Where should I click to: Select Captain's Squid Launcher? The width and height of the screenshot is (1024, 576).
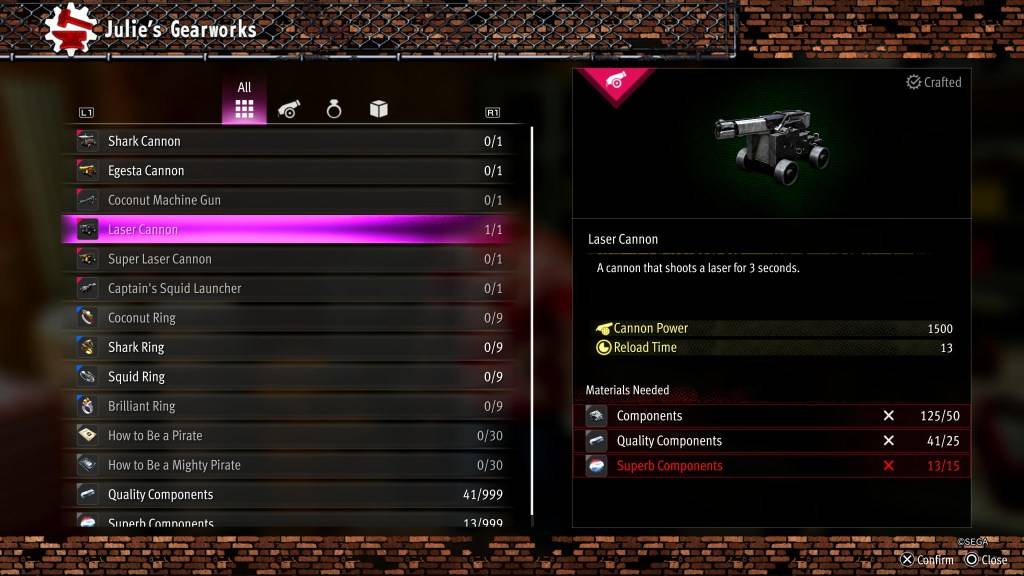290,288
